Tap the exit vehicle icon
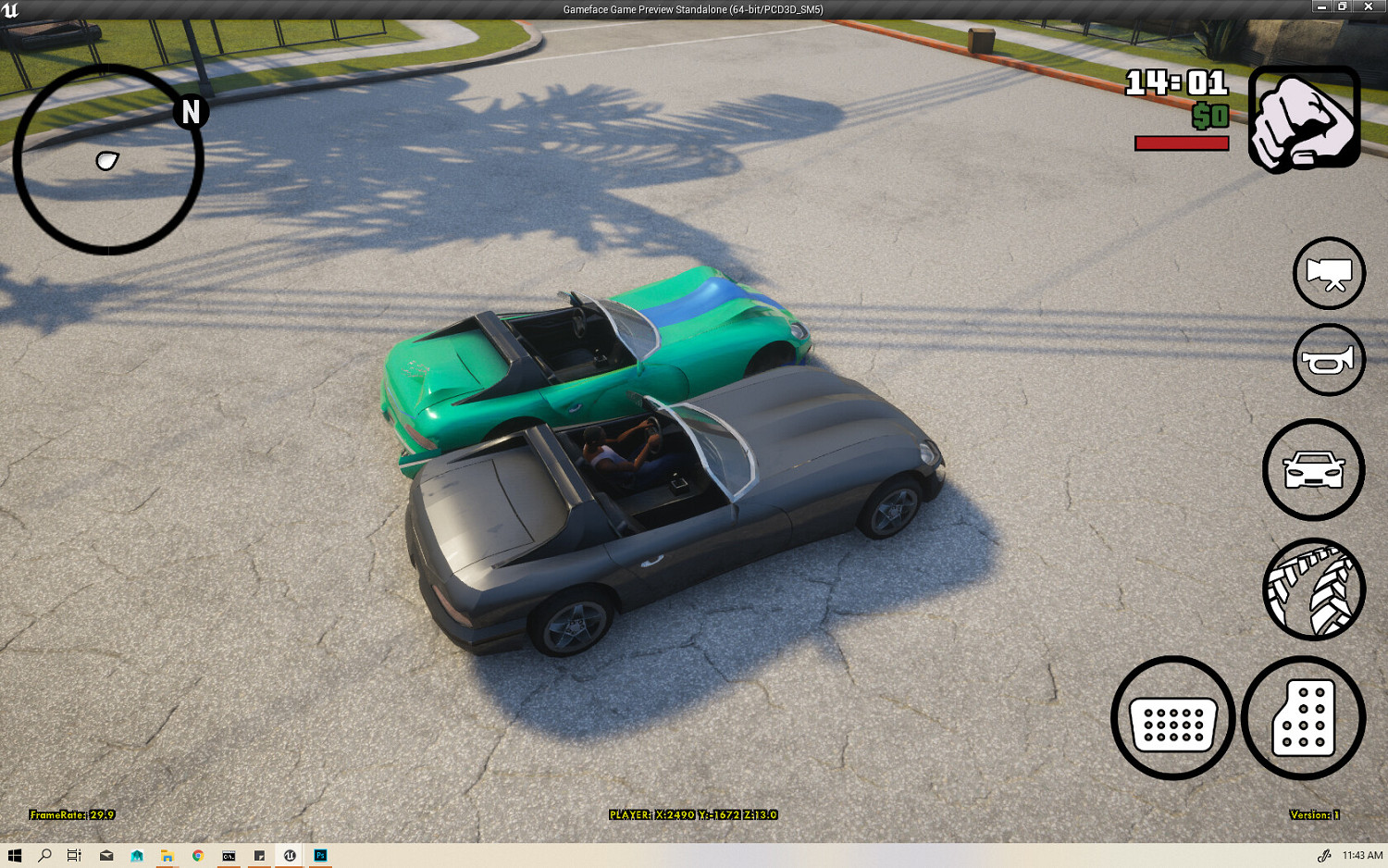This screenshot has width=1388, height=868. coord(1314,469)
